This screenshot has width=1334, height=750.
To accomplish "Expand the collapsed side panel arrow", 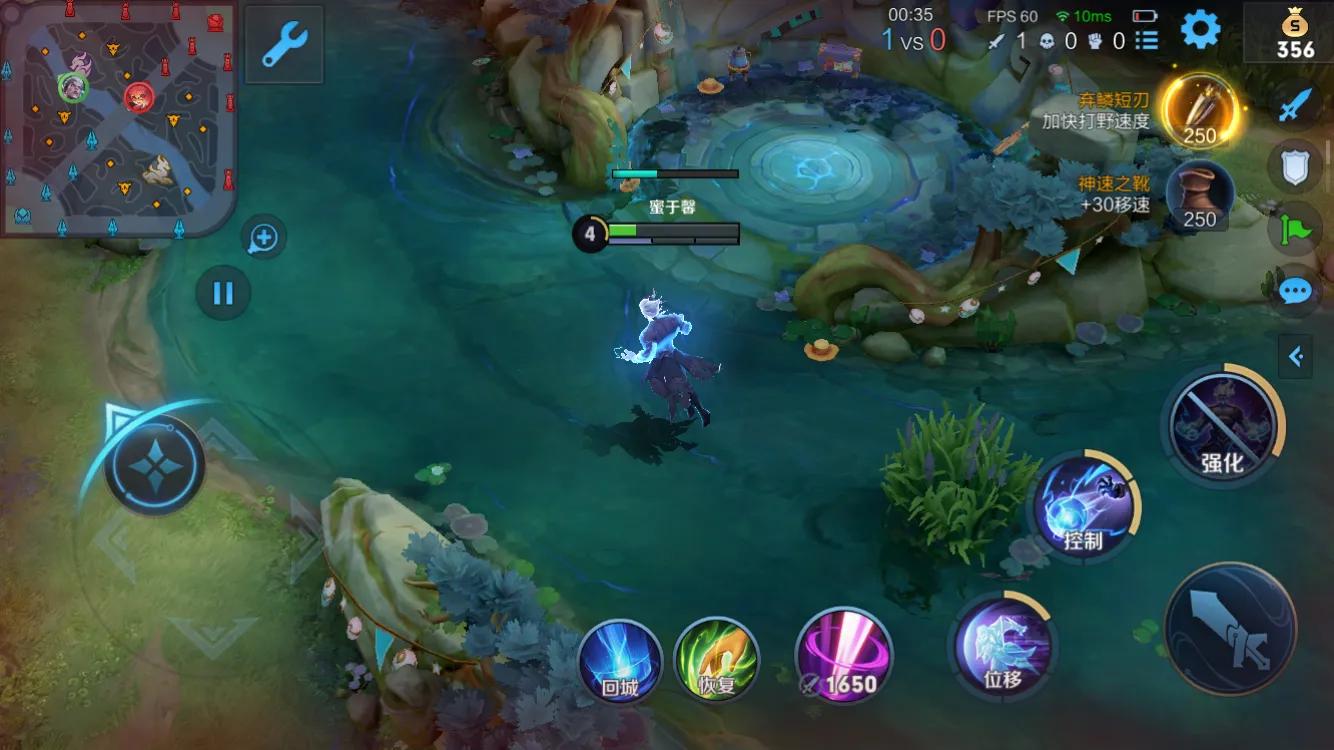I will coord(1296,356).
